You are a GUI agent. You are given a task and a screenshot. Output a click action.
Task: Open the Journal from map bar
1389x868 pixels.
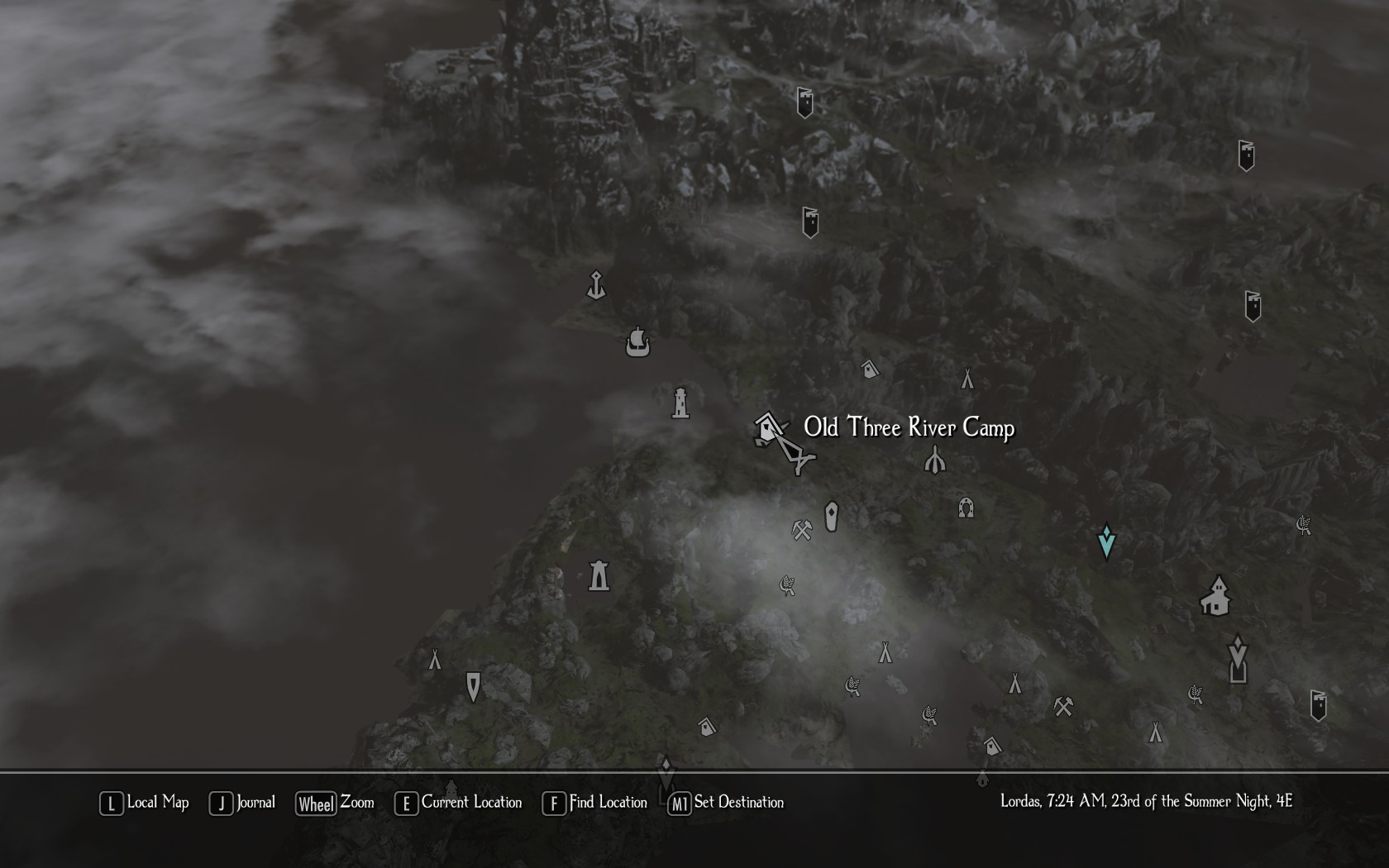pos(242,803)
